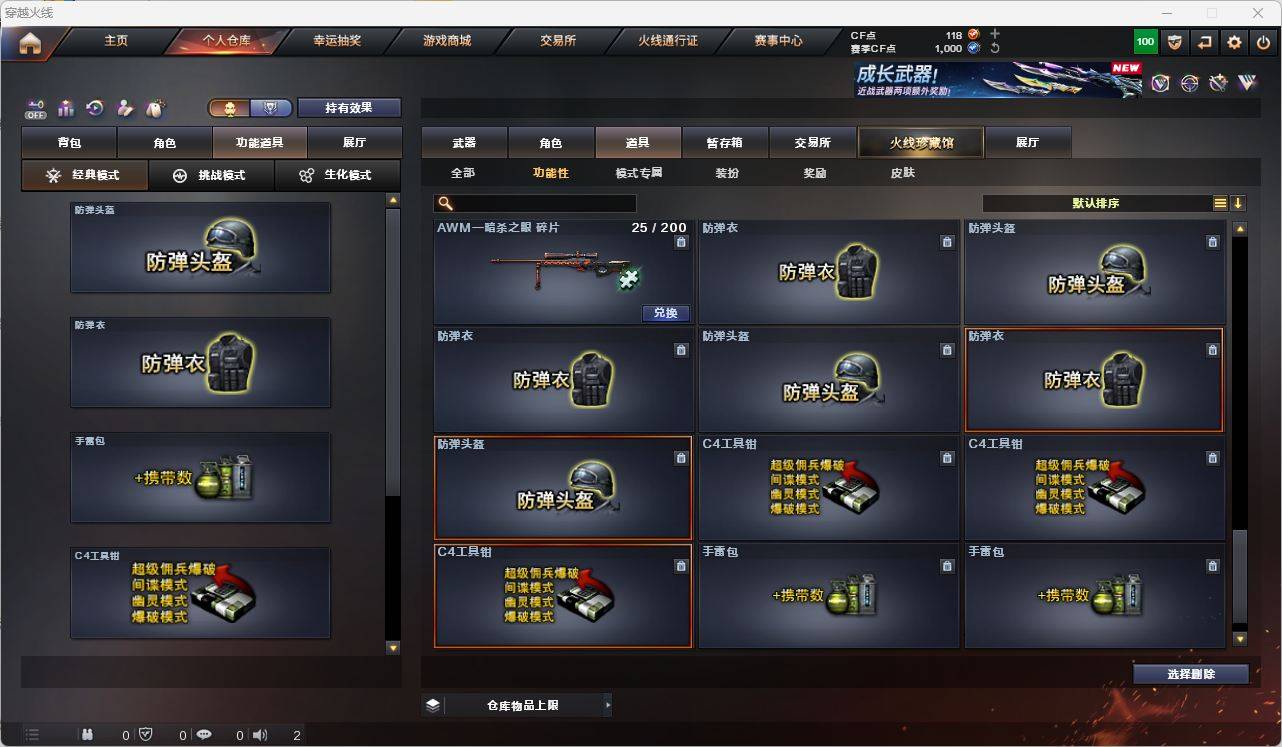Select the character head toggle button

(x=228, y=107)
